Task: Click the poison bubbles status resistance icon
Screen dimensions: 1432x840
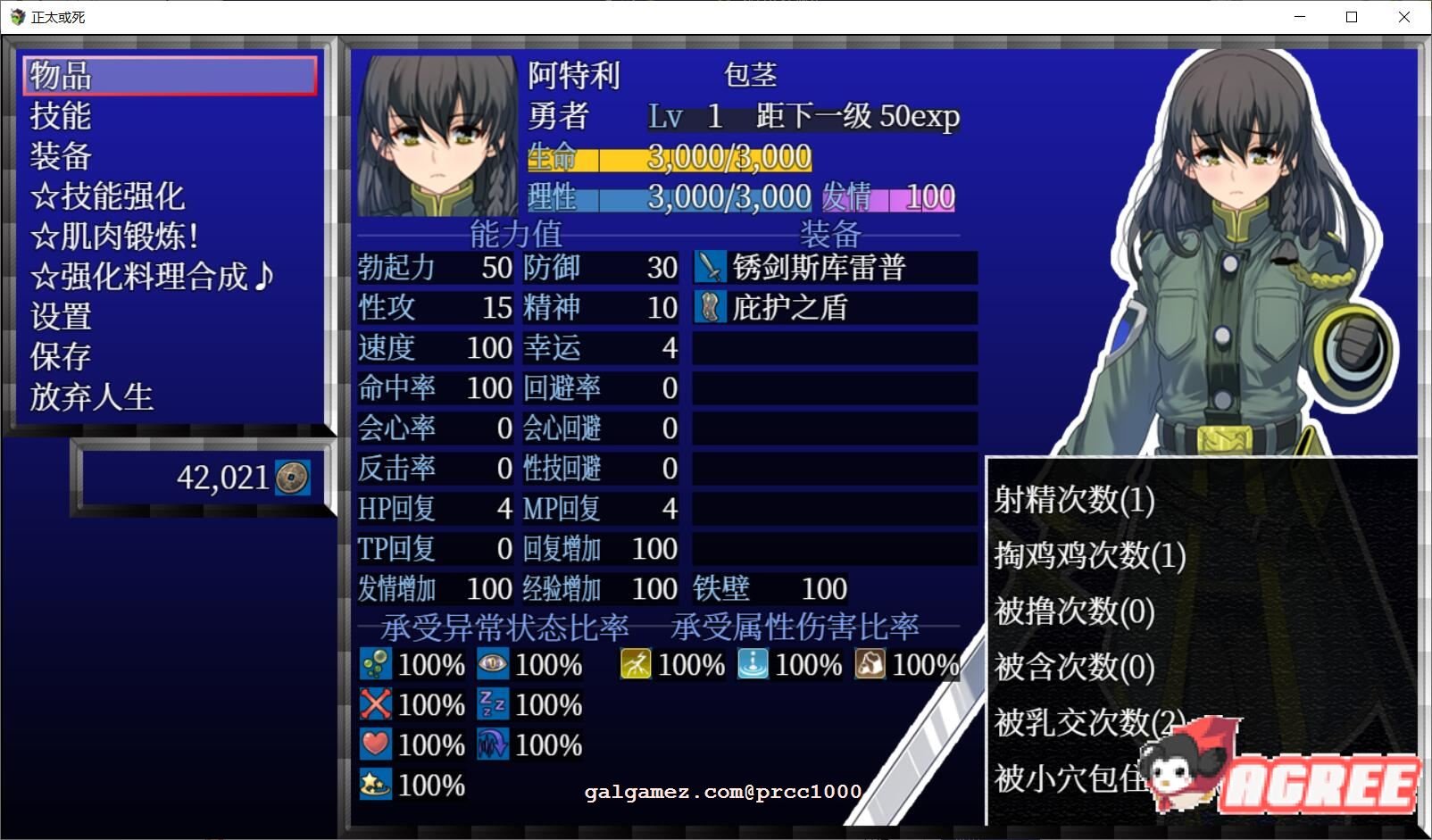Action: tap(378, 664)
